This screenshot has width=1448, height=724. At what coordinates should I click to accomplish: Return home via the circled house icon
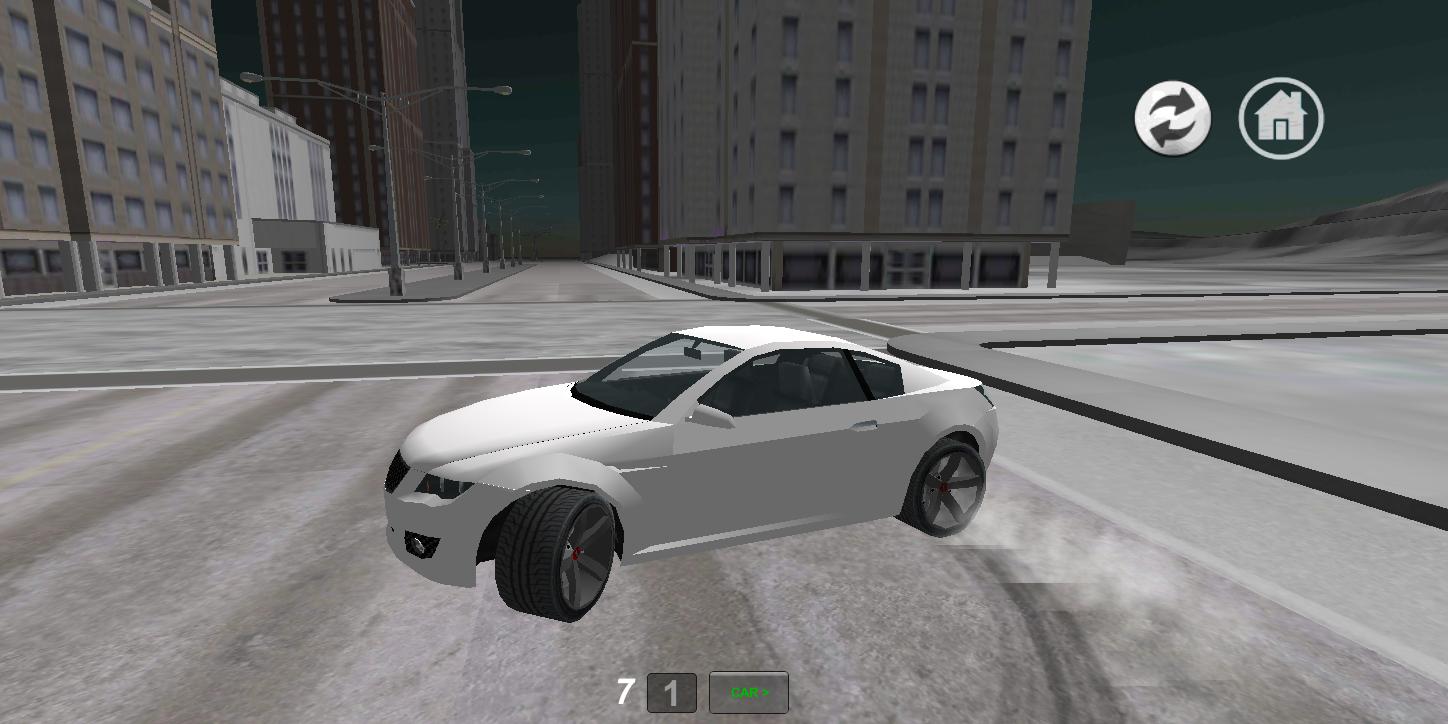[1283, 117]
